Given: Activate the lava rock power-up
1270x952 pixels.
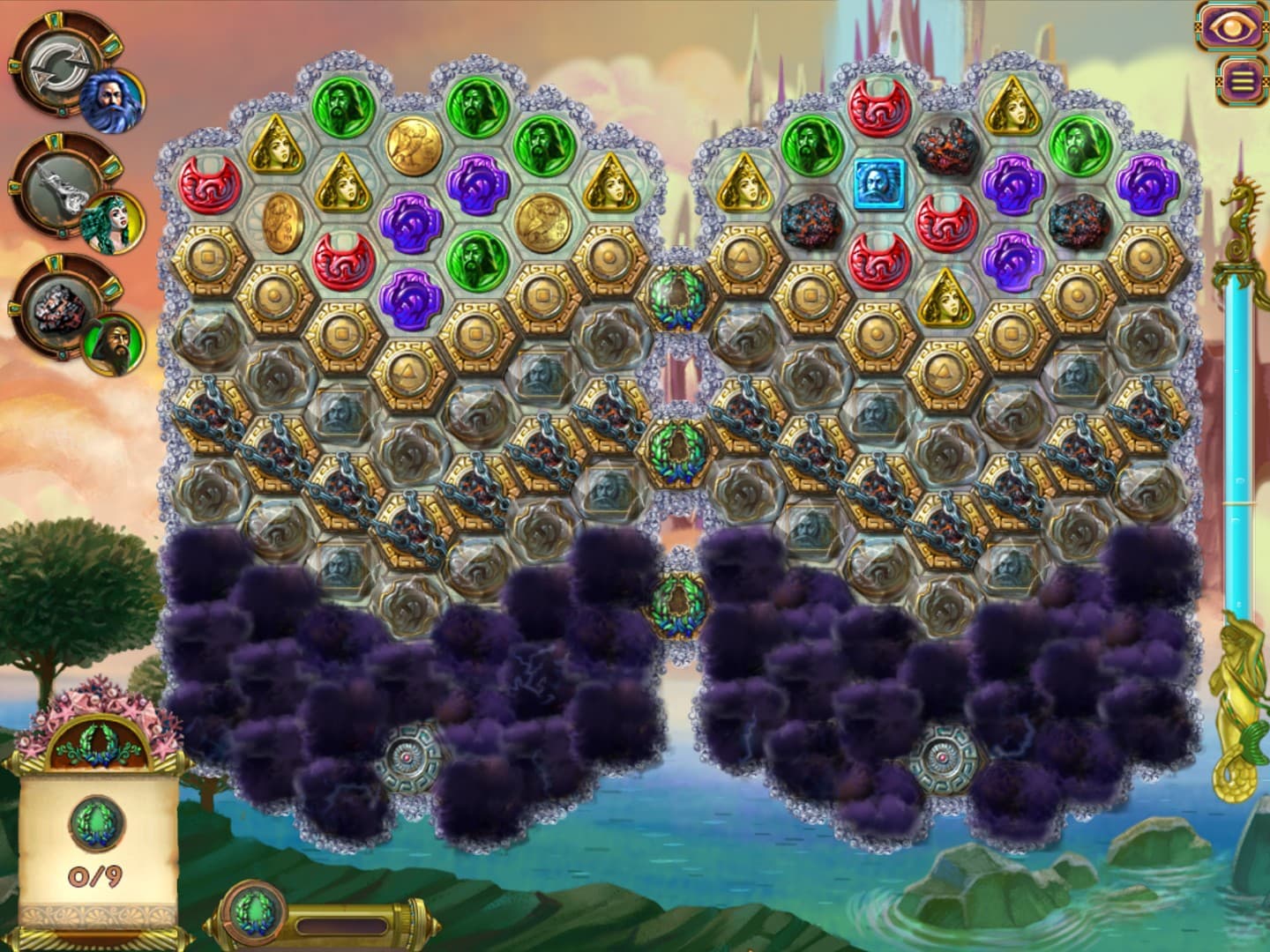Looking at the screenshot, I should pos(55,309).
